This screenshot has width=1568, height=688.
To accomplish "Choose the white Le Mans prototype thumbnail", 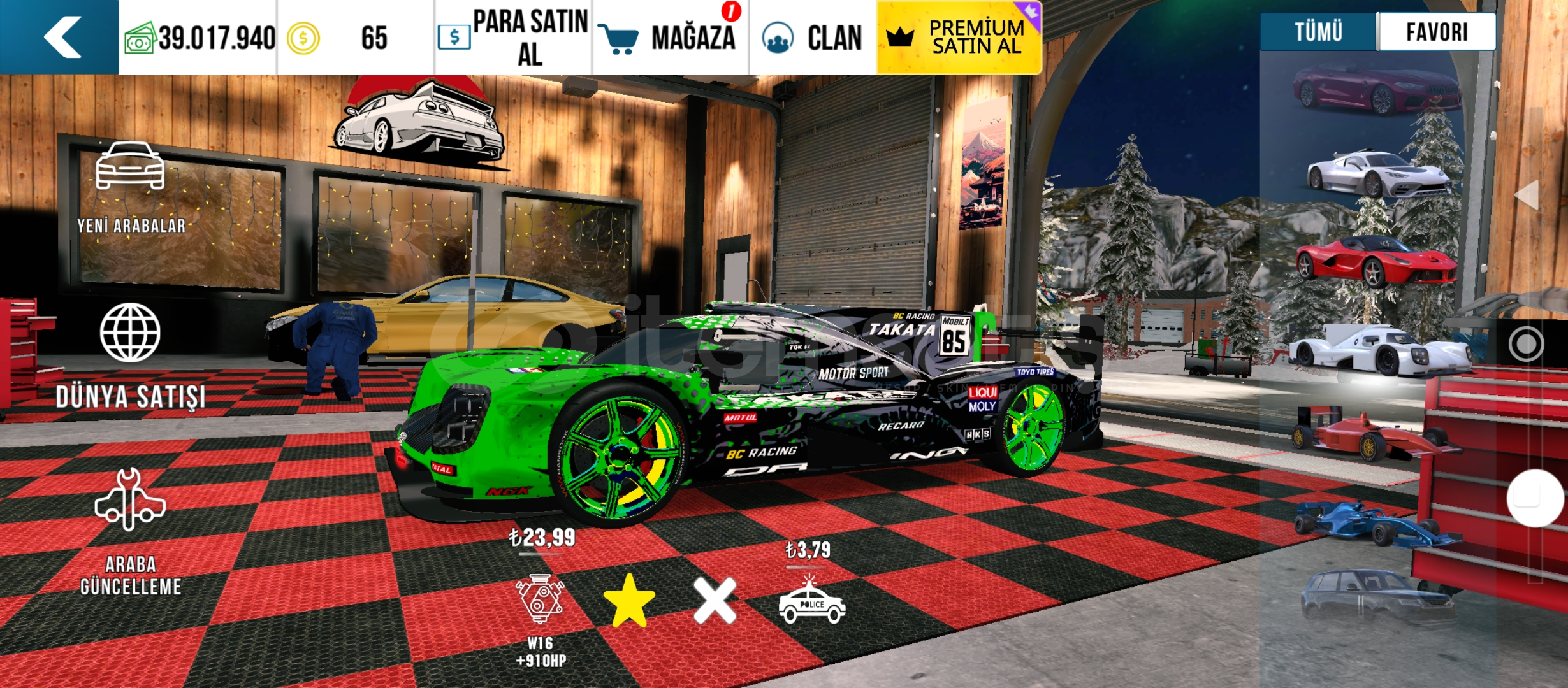I will coord(1380,350).
